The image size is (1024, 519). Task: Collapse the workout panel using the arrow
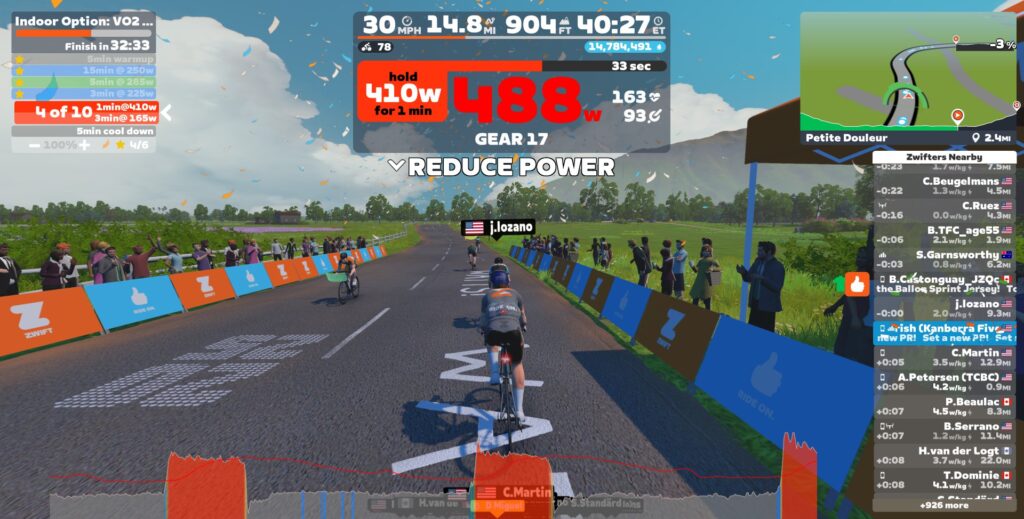[167, 112]
